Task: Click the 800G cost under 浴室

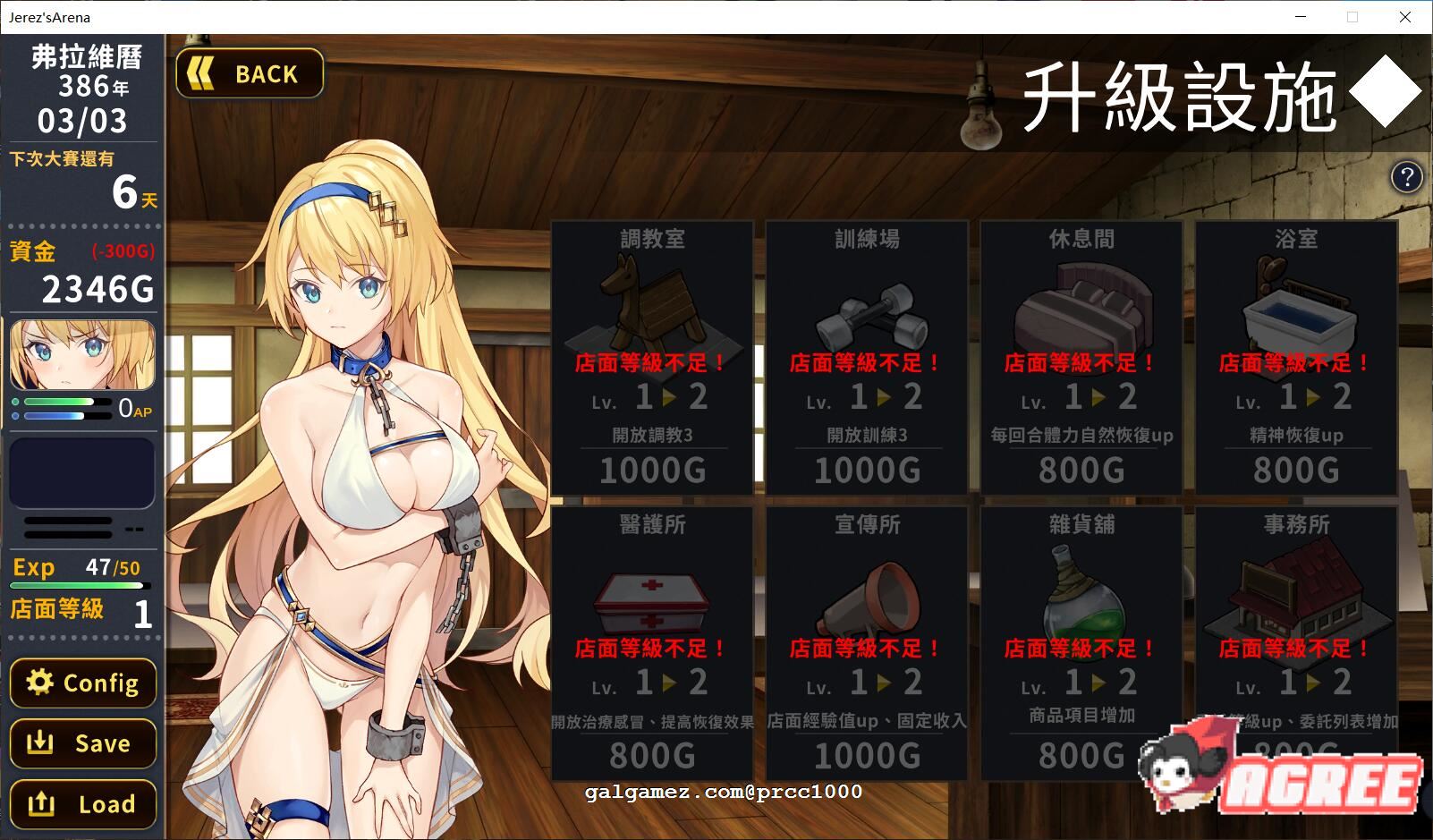Action: click(x=1294, y=469)
